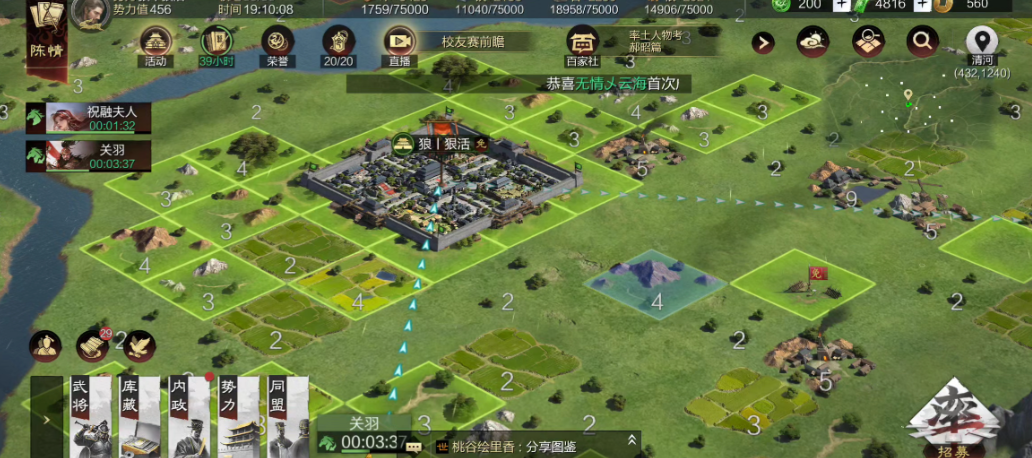Image resolution: width=1032 pixels, height=458 pixels.
Task: Expand the chat bar double-arrow
Action: click(632, 440)
